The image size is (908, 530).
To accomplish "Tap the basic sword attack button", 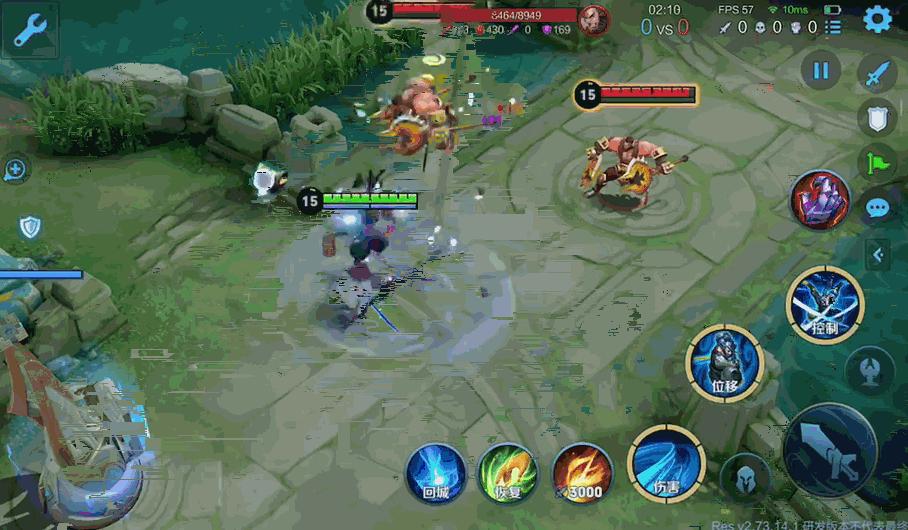I will click(830, 450).
